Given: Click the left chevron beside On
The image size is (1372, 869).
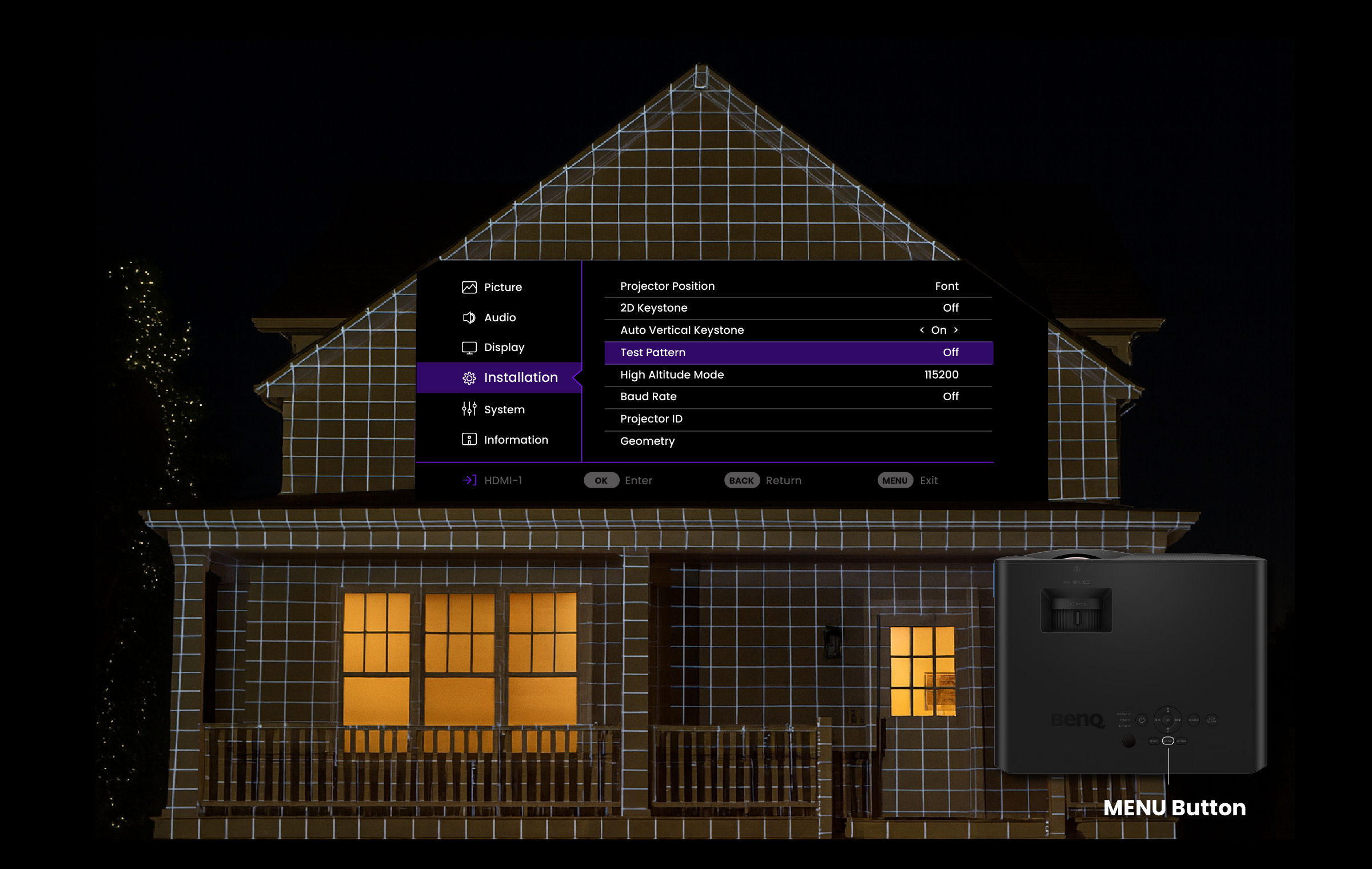Looking at the screenshot, I should coord(923,330).
